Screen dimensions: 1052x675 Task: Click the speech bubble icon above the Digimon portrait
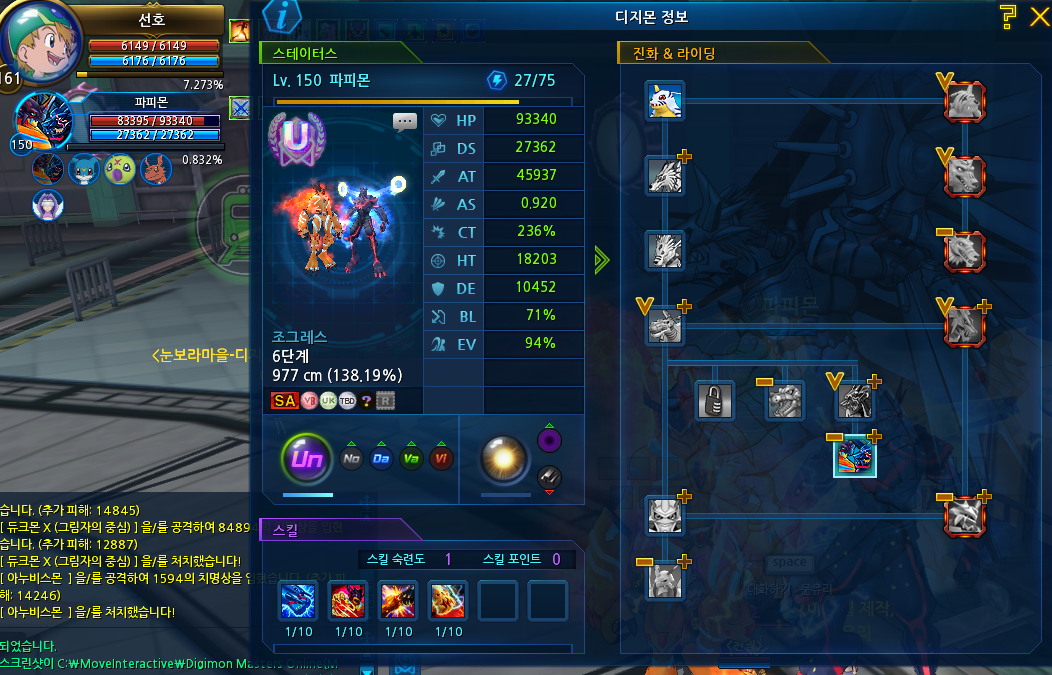click(x=405, y=123)
